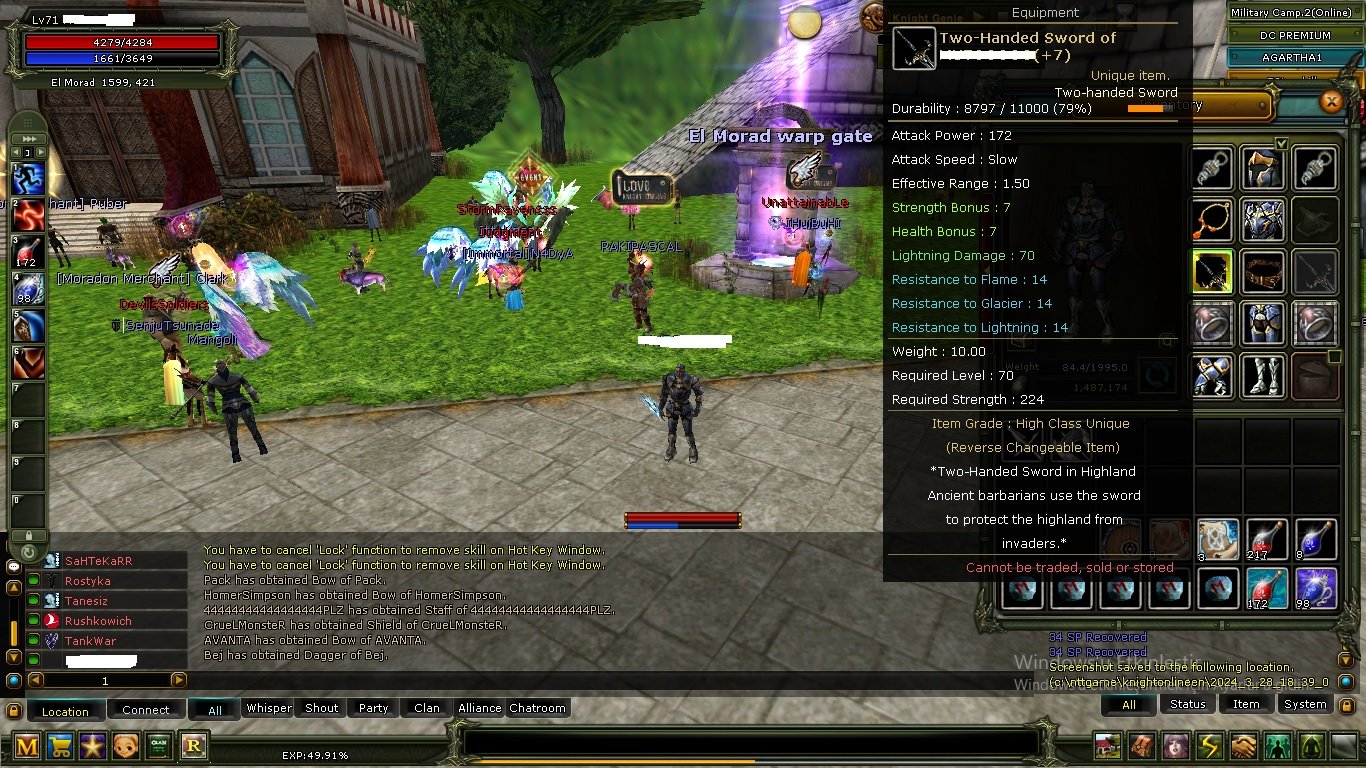This screenshot has width=1366, height=768.
Task: Click the lightning skills icon bottom right
Action: (x=1209, y=745)
